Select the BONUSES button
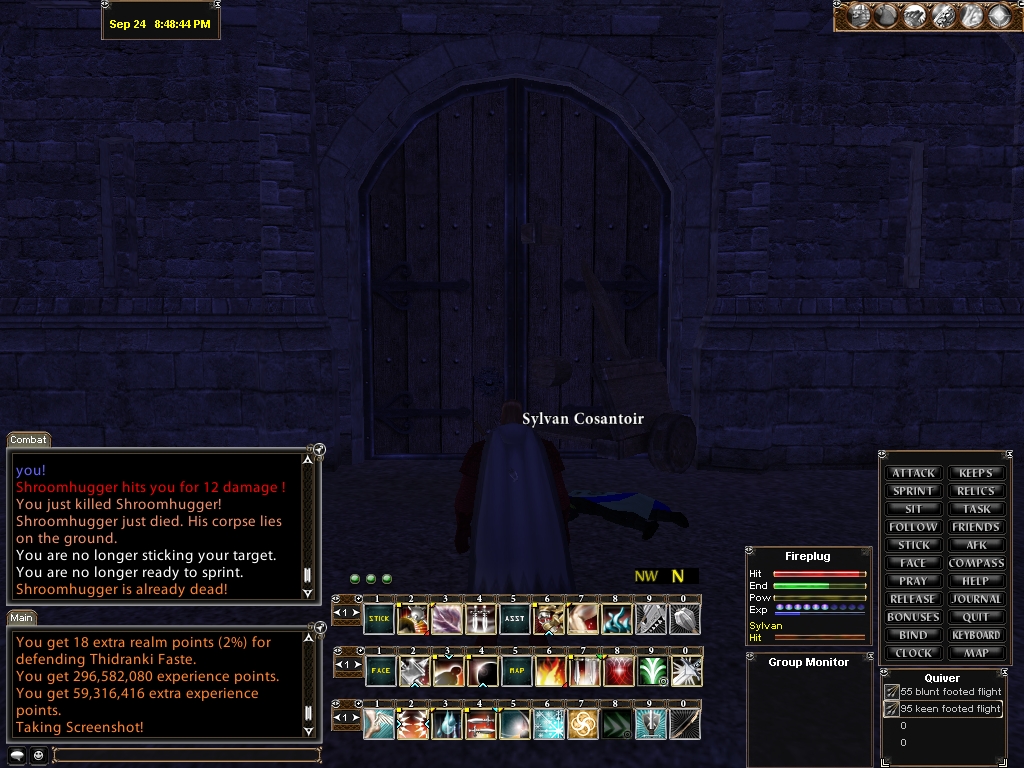This screenshot has height=768, width=1024. coord(913,617)
